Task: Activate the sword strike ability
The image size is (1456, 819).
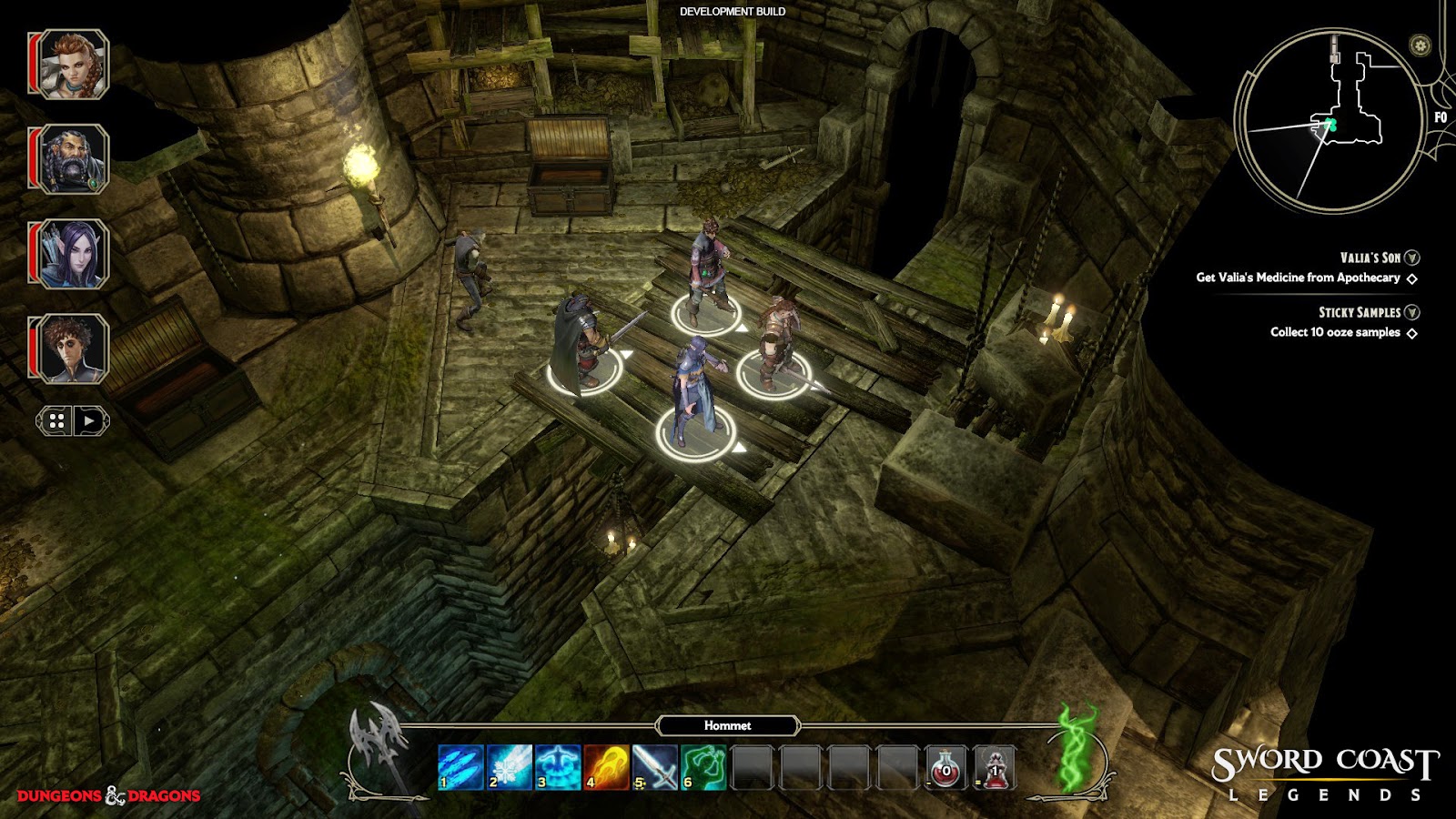Action: 655,767
